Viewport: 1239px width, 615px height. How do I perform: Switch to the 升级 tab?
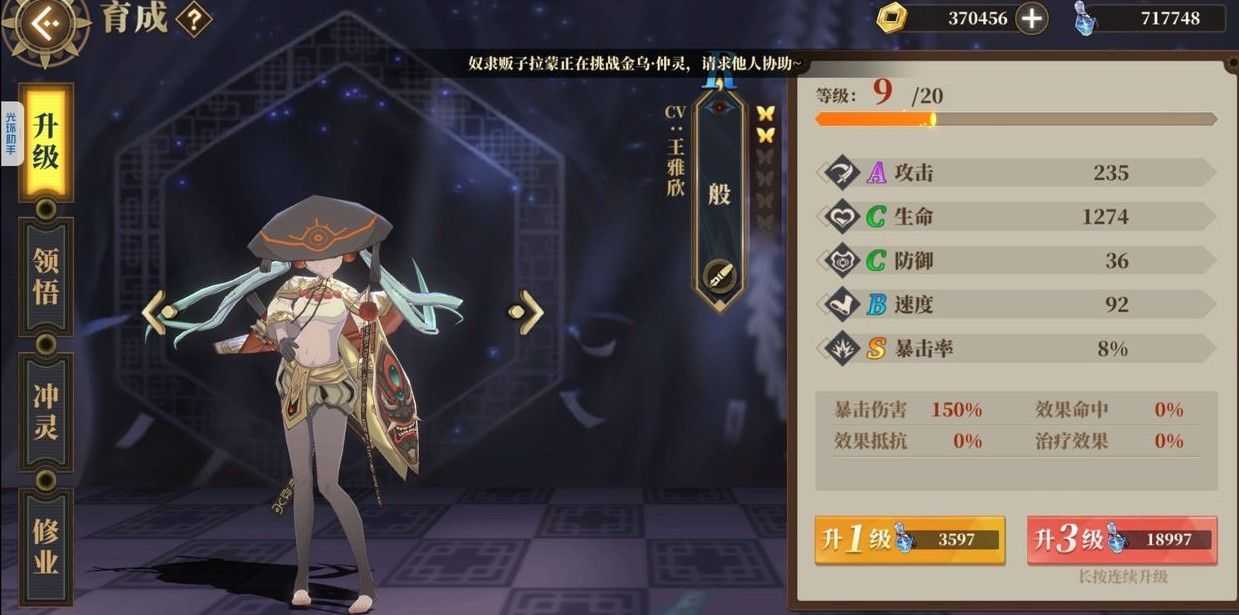46,141
